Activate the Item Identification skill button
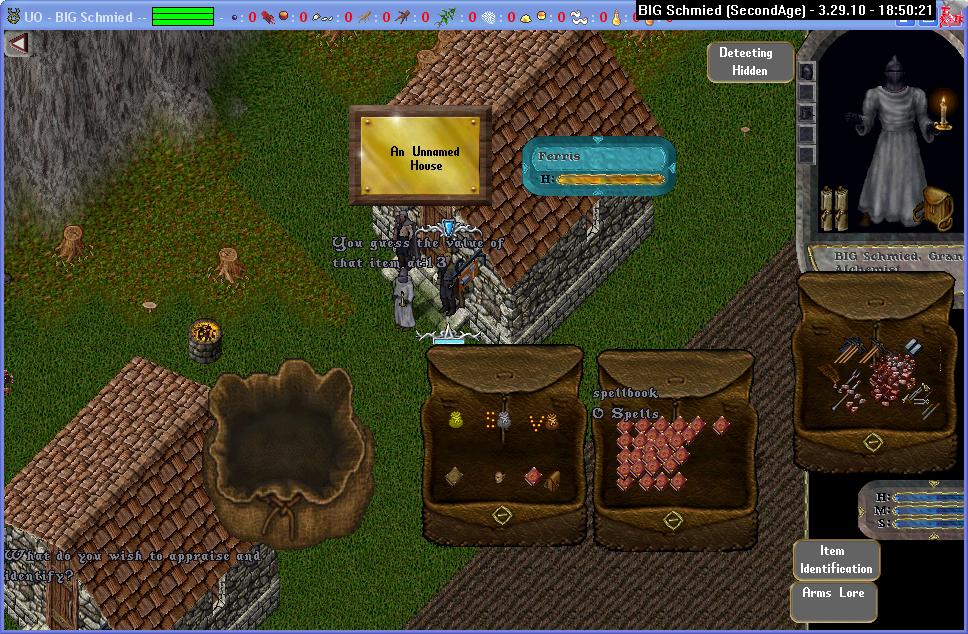This screenshot has width=968, height=634. point(836,559)
